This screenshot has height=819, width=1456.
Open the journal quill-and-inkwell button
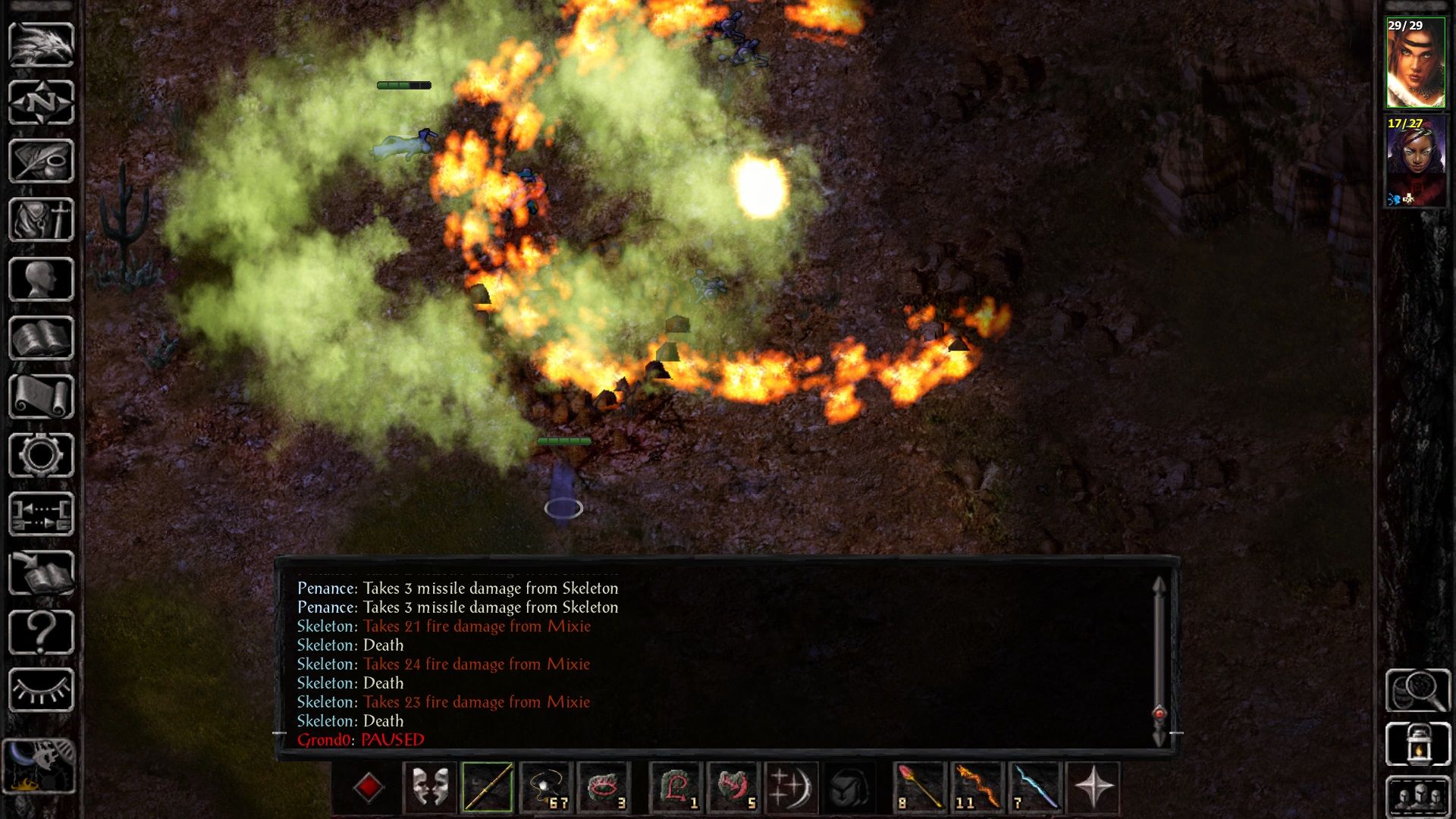41,161
